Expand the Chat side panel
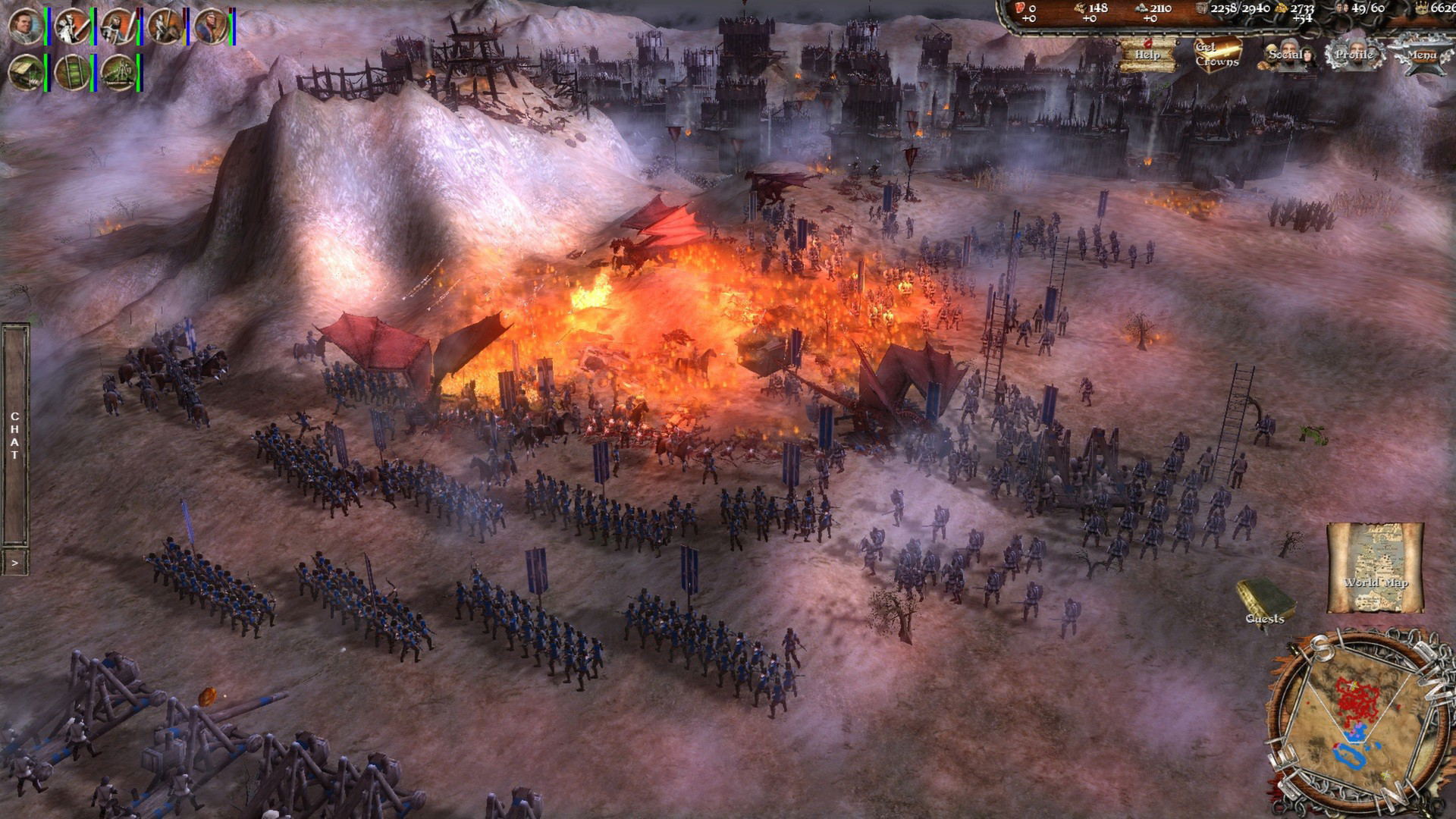Viewport: 1456px width, 819px height. point(15,436)
